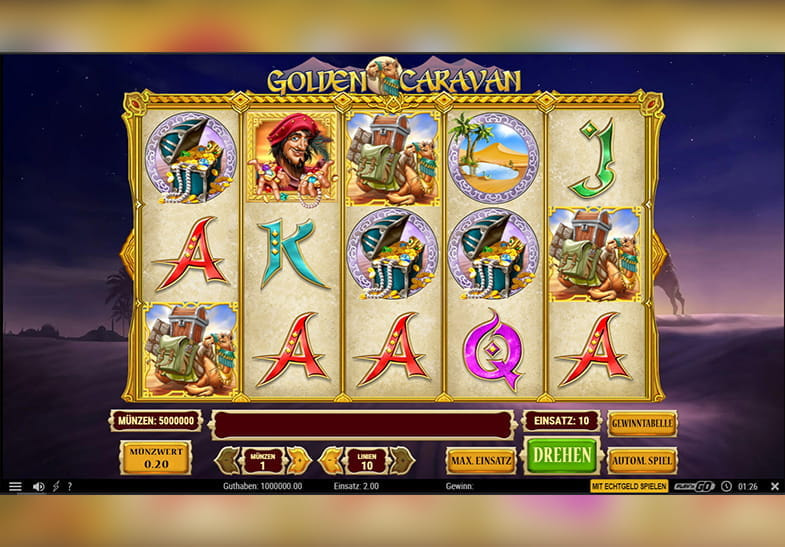Image resolution: width=785 pixels, height=547 pixels.
Task: Start Autom. Spiel autoplay
Action: click(642, 460)
